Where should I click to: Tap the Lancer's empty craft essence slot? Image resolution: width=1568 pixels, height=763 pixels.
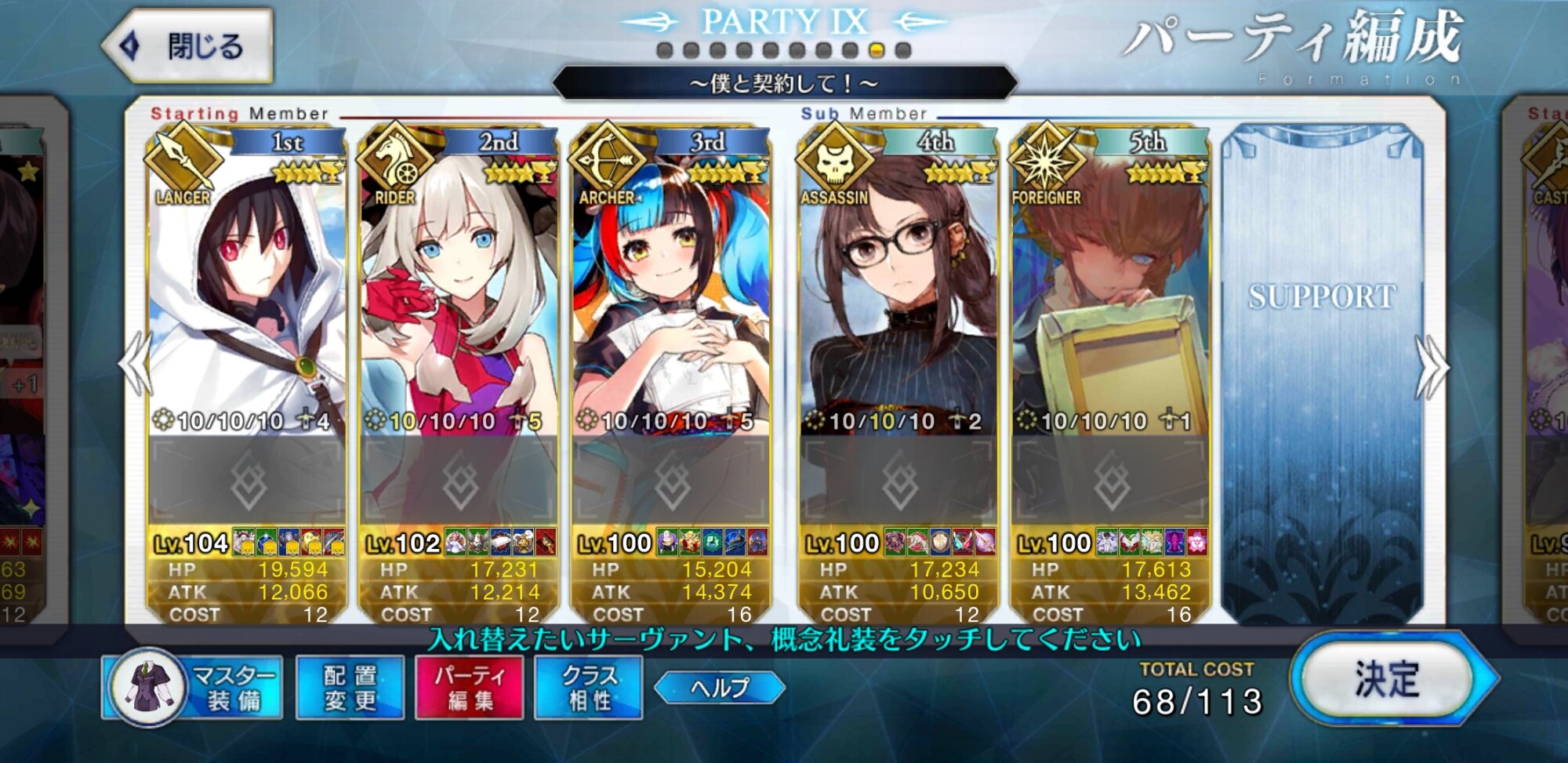(x=247, y=481)
